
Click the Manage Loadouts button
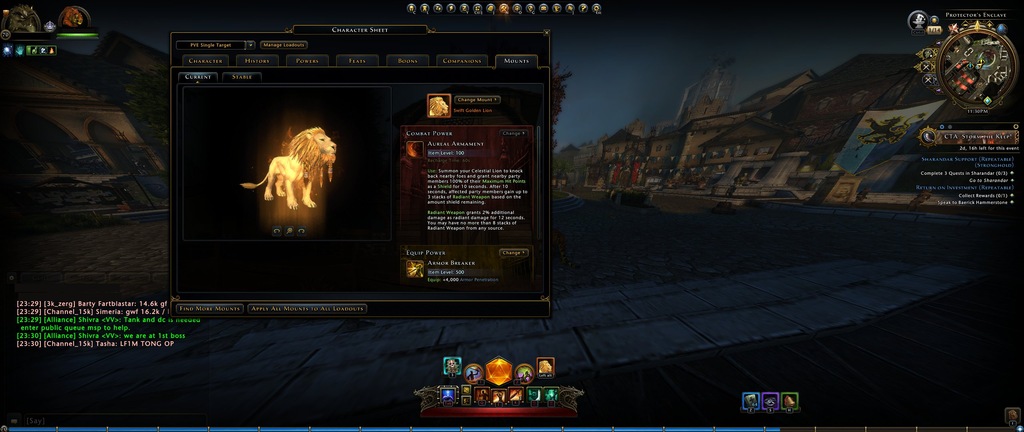(284, 45)
